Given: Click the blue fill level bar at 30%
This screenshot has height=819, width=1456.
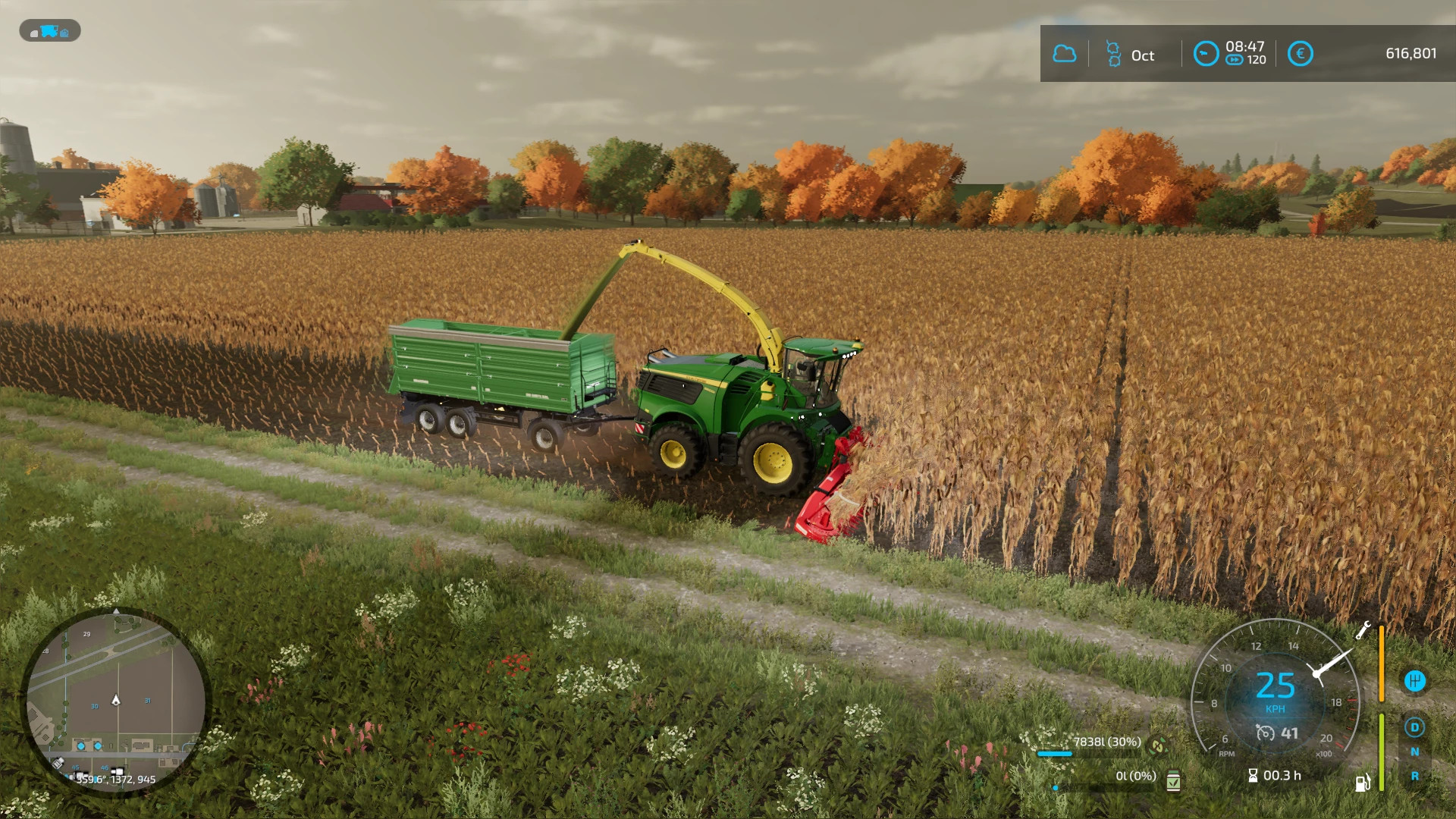Looking at the screenshot, I should [x=1055, y=754].
